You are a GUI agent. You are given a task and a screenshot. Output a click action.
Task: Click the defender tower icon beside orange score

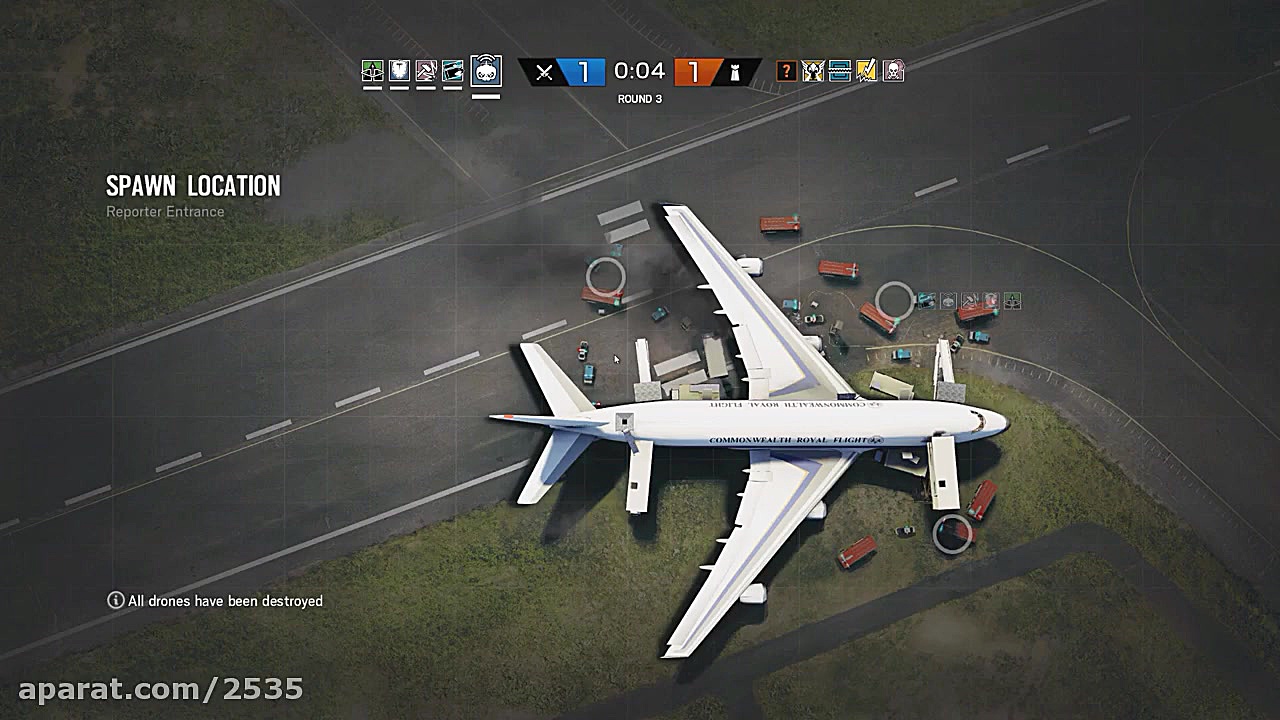[737, 73]
